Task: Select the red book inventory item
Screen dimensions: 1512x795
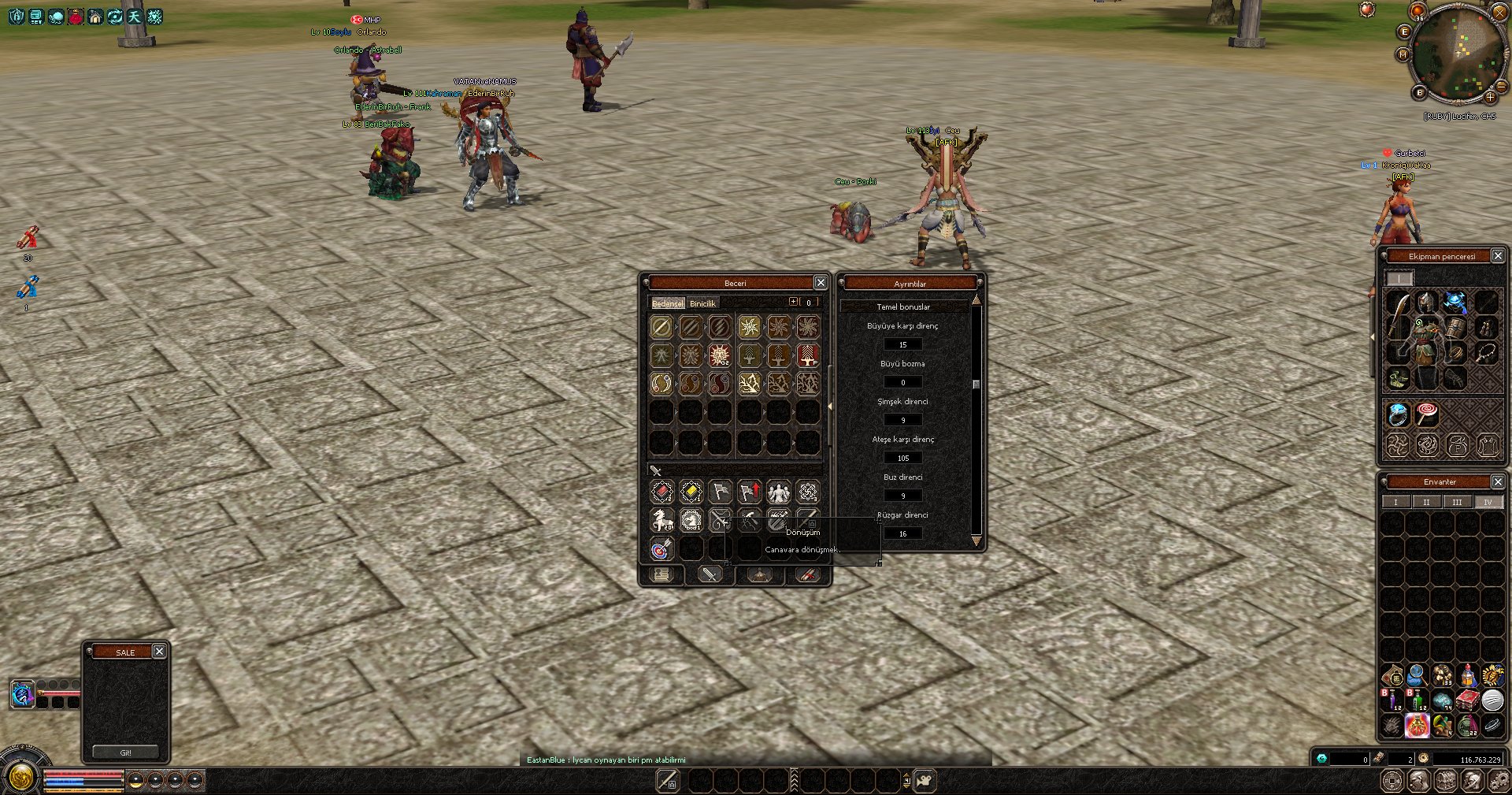Action: pyautogui.click(x=1466, y=700)
